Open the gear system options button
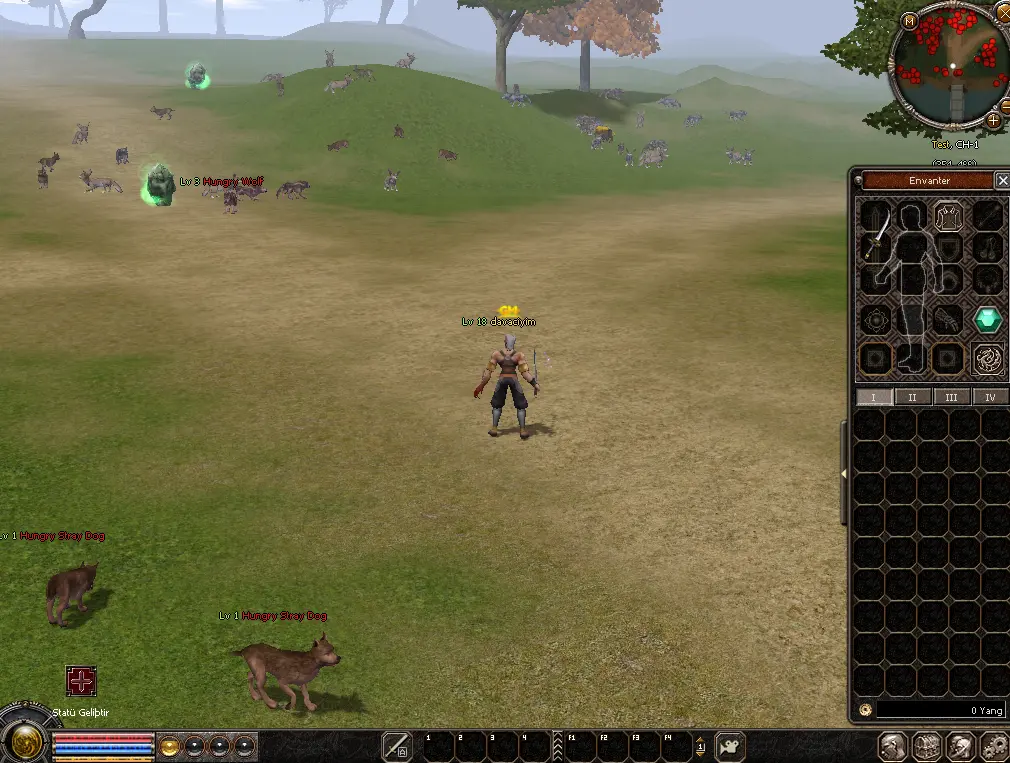 993,746
